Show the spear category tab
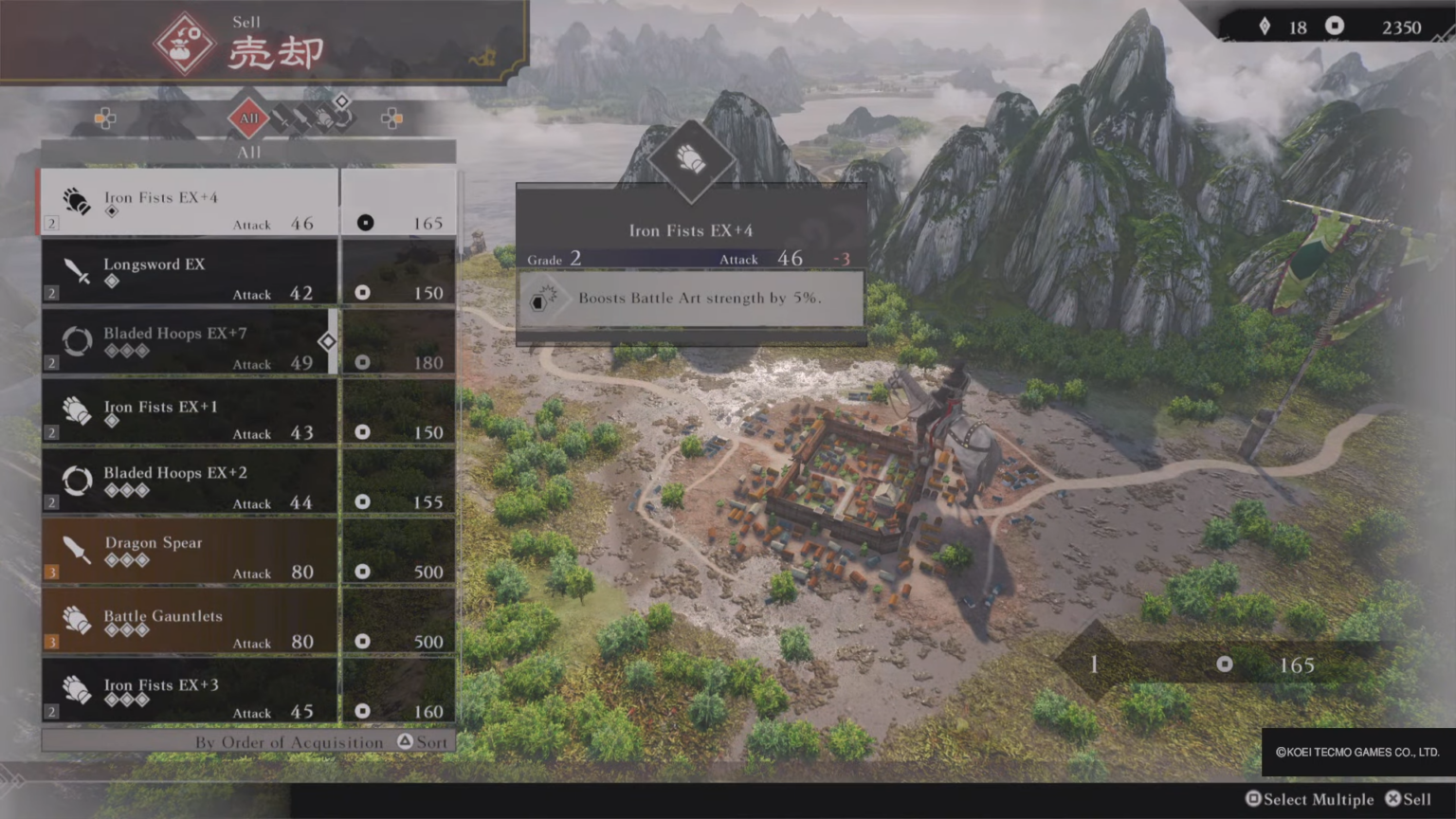This screenshot has height=819, width=1456. point(302,118)
